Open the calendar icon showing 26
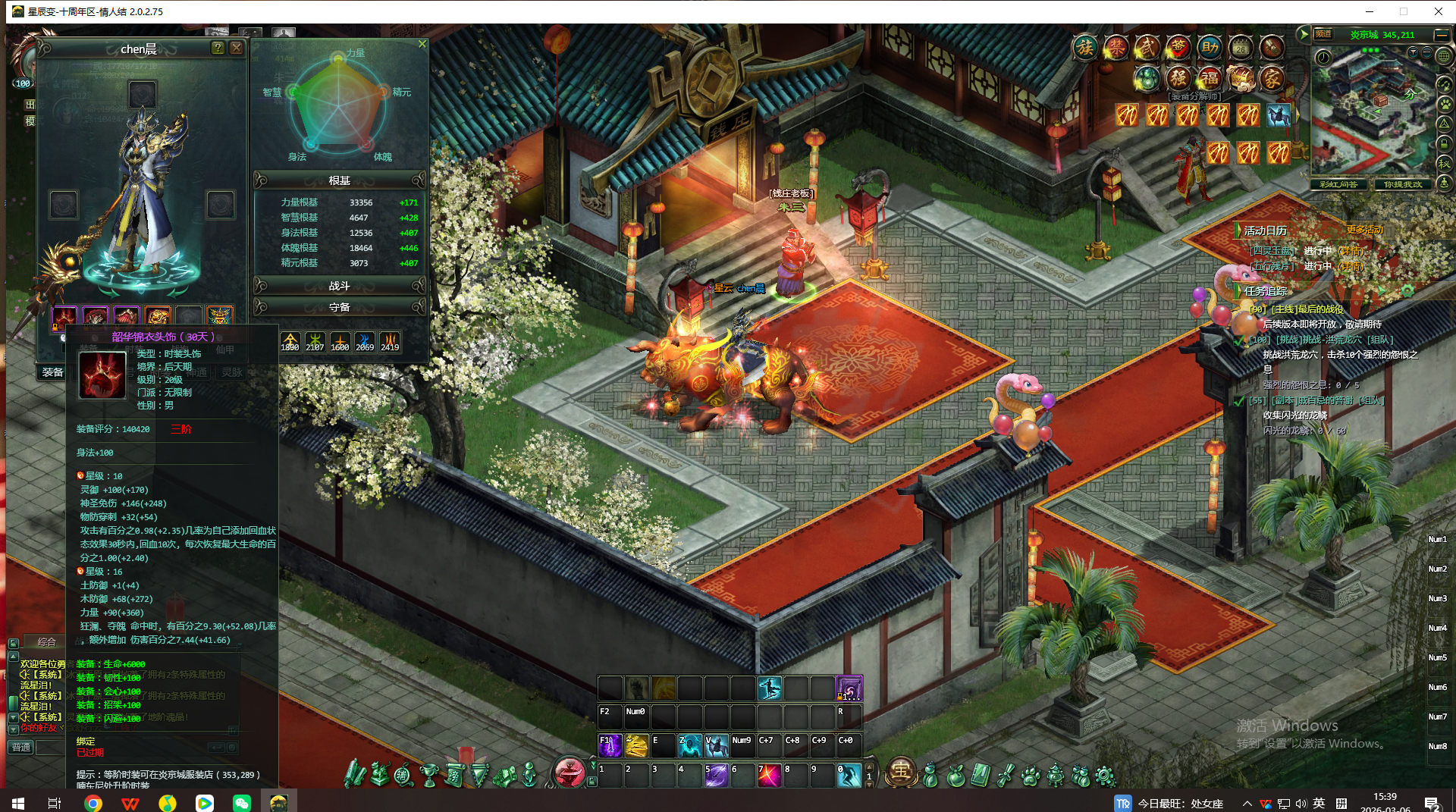Viewport: 1456px width, 812px height. [1241, 48]
